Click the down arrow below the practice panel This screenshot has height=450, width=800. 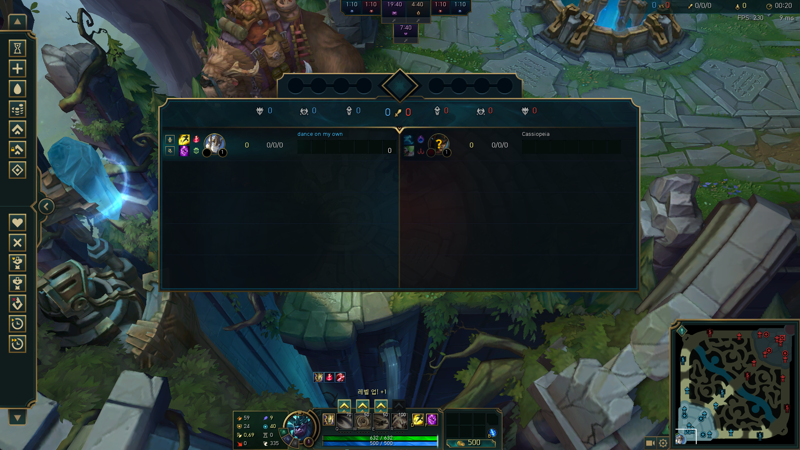[17, 417]
